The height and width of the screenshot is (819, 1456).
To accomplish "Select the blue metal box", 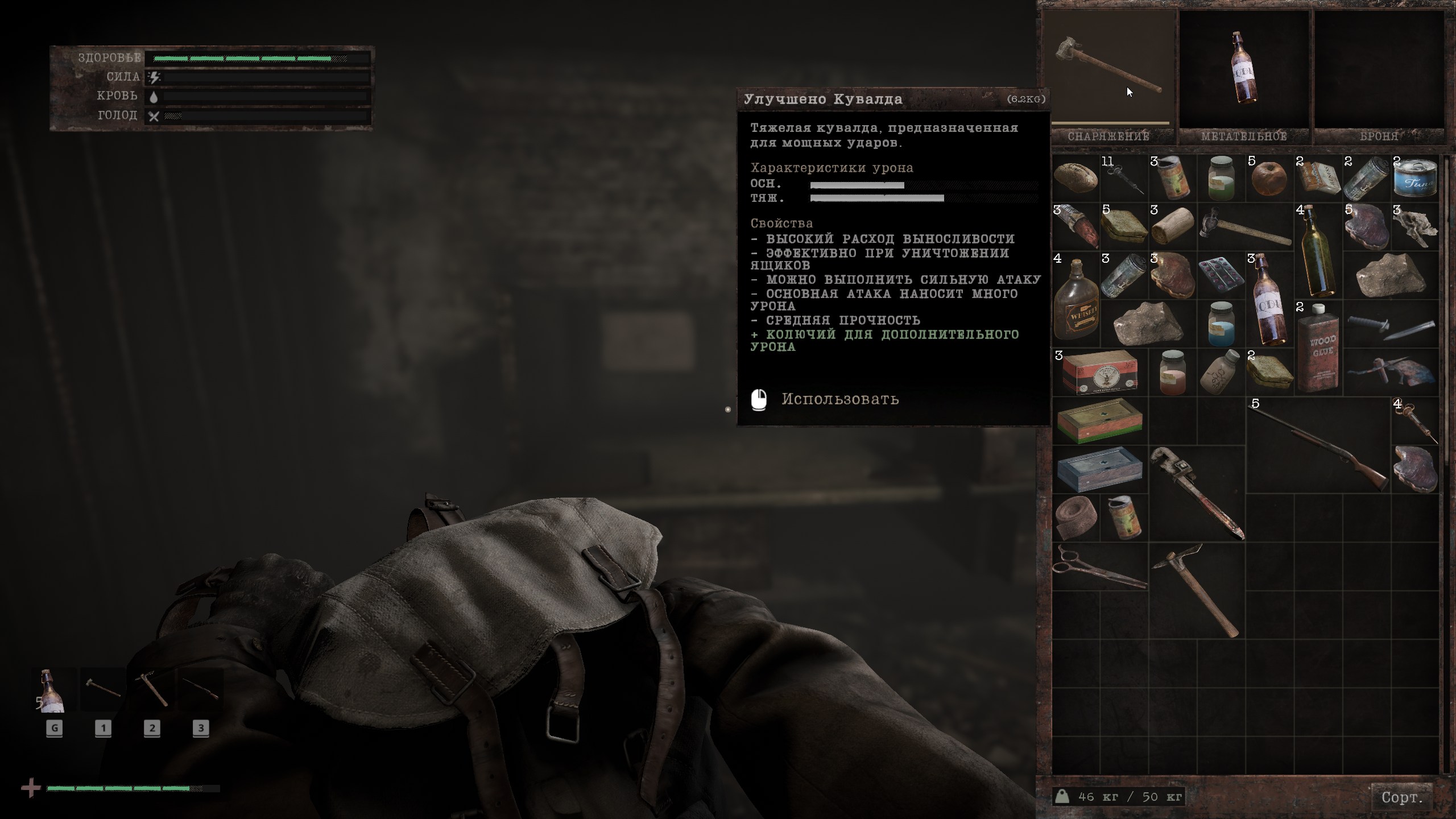I will [x=1099, y=470].
